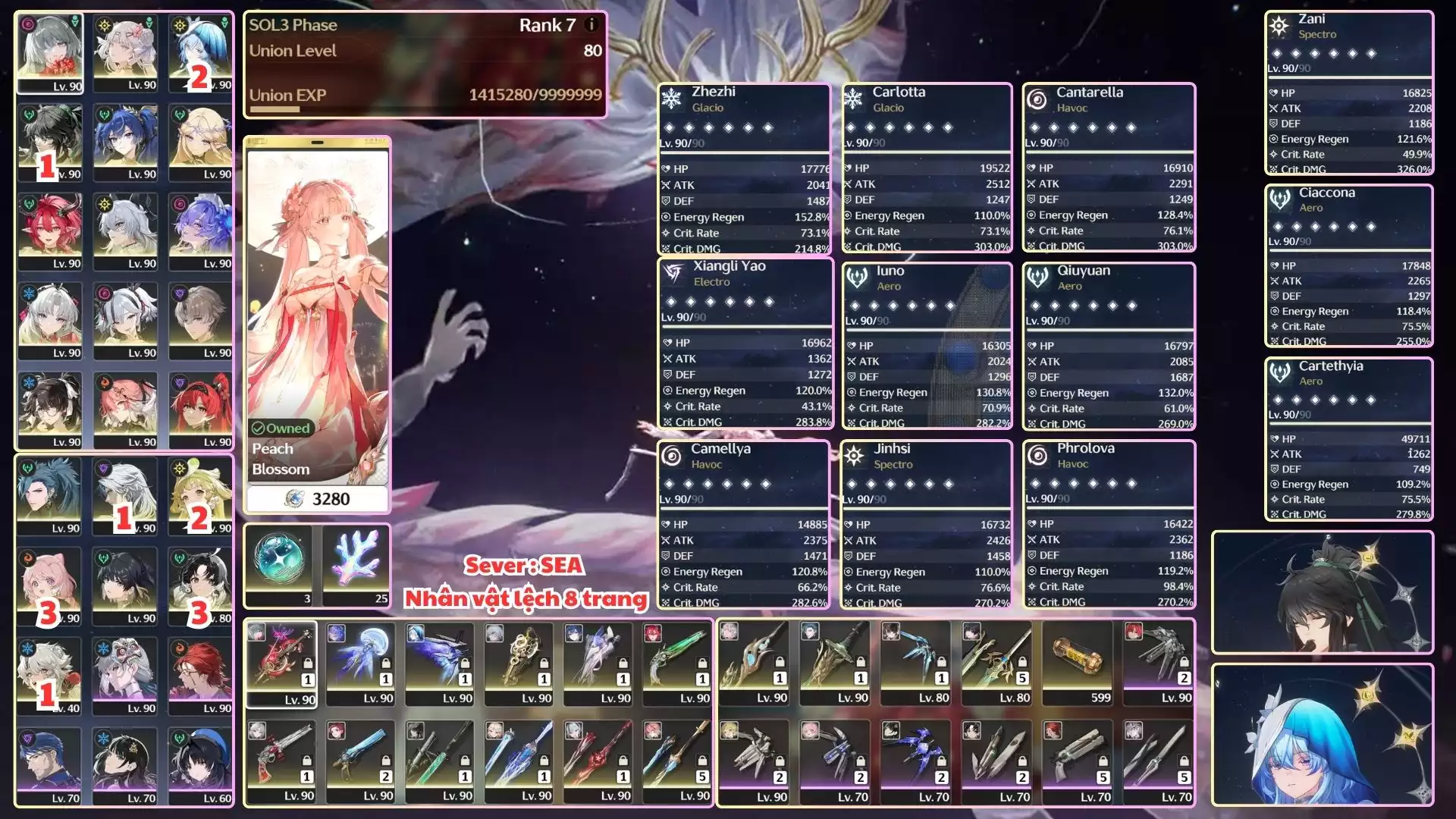
Task: View Xiangli Yao's Electro stat card
Action: click(x=746, y=344)
